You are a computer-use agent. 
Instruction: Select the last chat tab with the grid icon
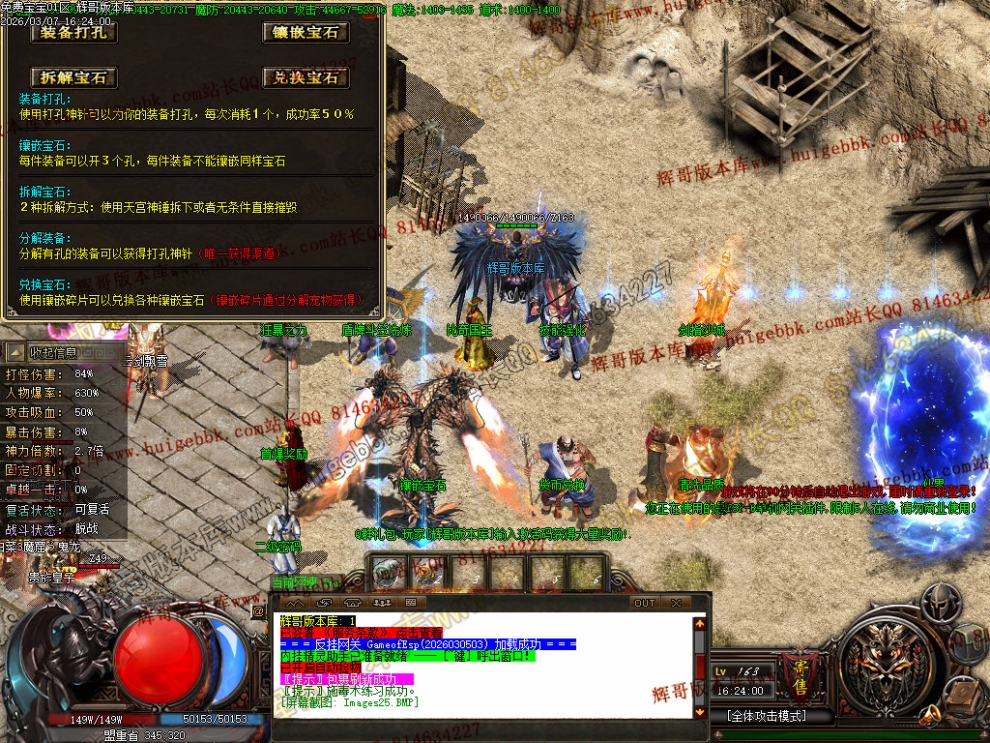pos(411,603)
